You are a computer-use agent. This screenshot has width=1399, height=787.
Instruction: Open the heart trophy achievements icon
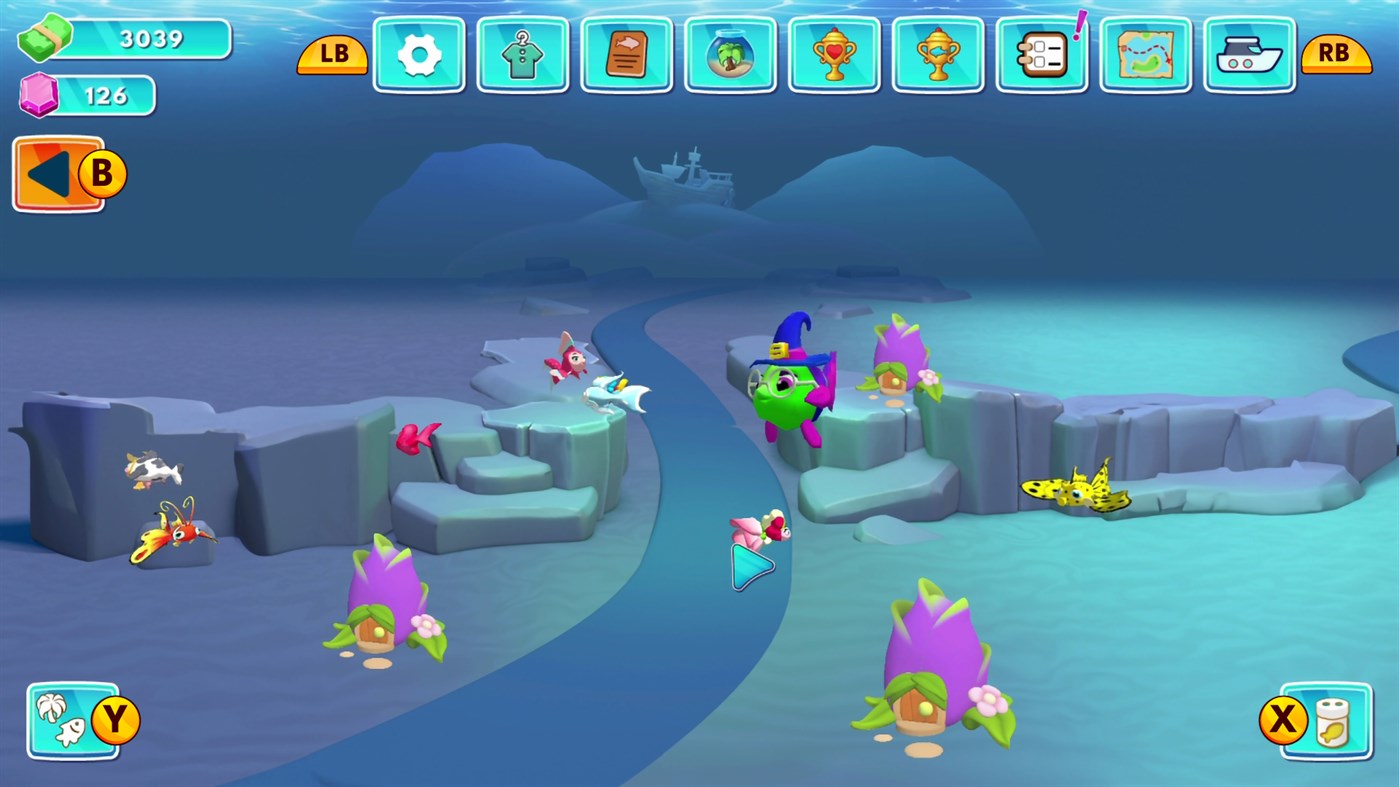click(x=834, y=55)
